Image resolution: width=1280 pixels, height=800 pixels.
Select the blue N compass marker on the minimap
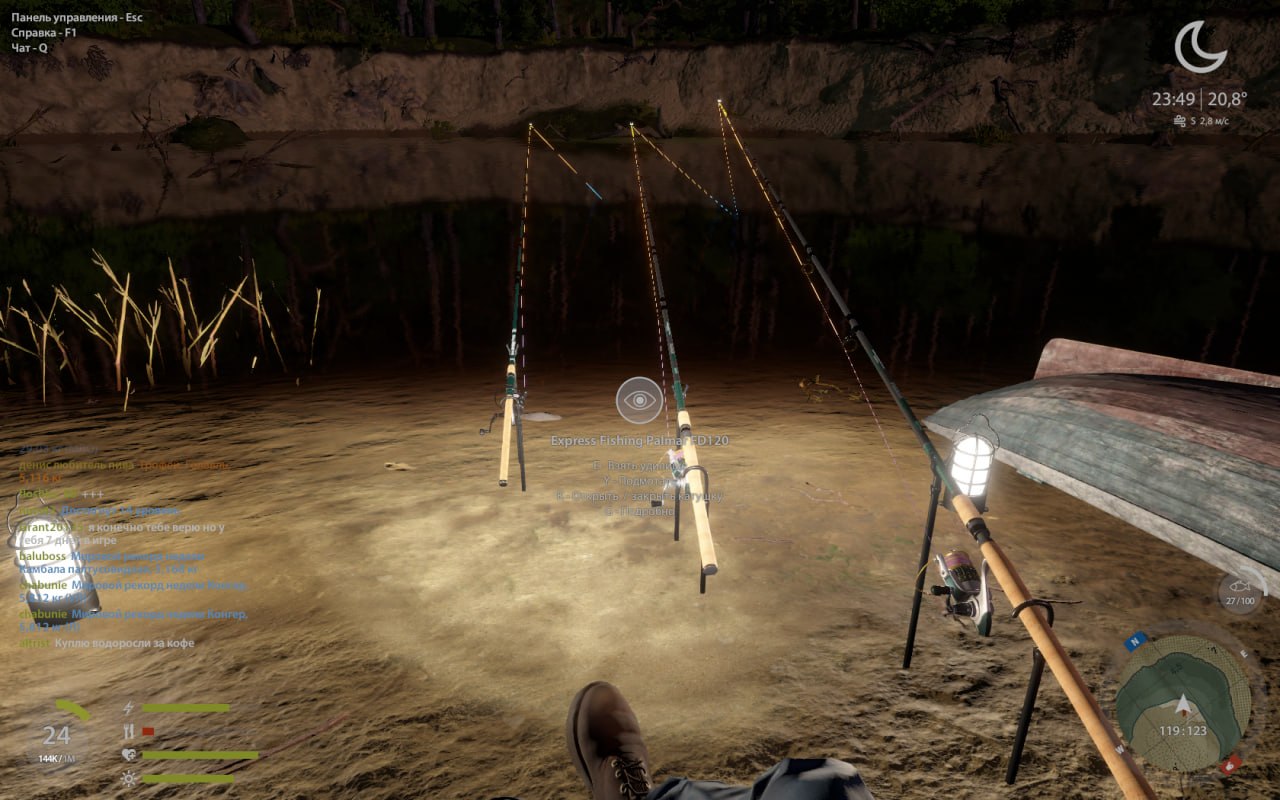click(1135, 642)
